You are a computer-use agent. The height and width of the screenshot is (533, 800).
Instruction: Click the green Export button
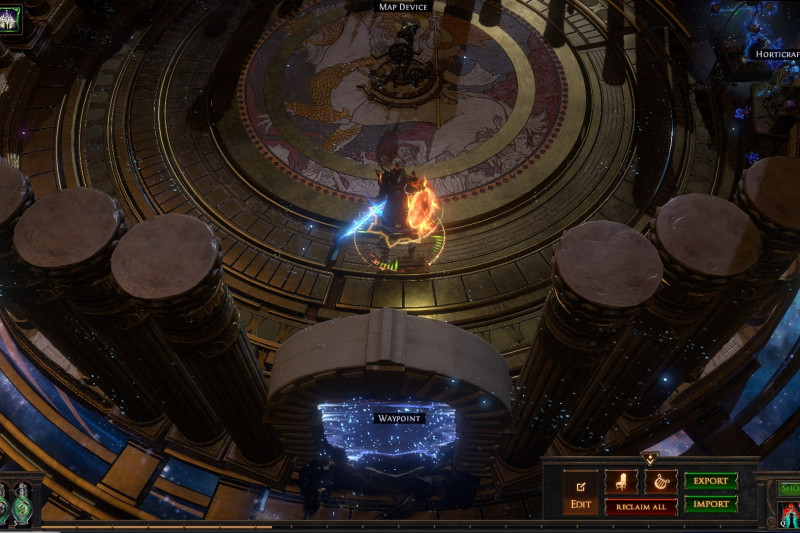click(x=711, y=481)
